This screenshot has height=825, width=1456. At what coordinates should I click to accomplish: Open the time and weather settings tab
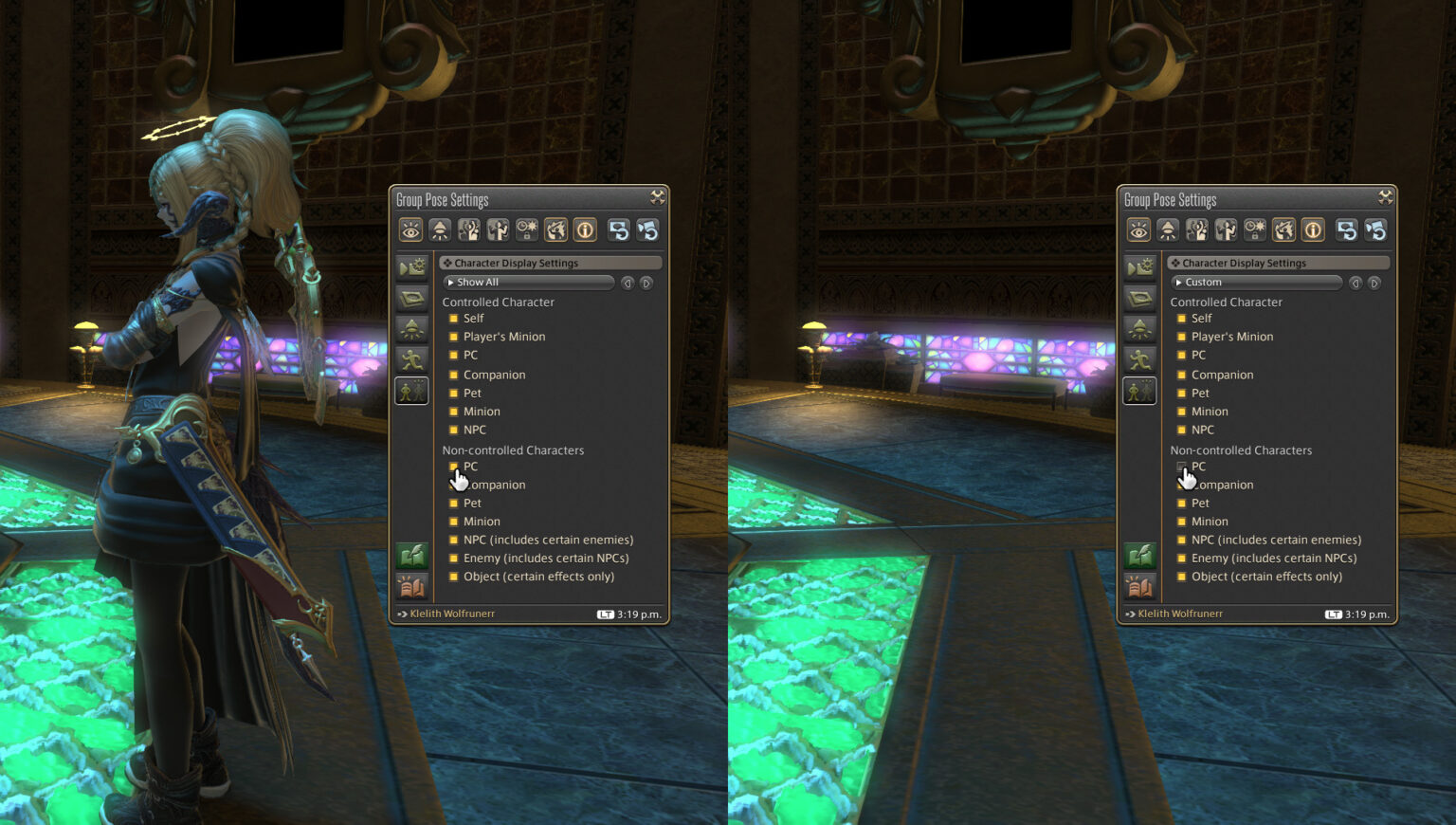tap(527, 229)
